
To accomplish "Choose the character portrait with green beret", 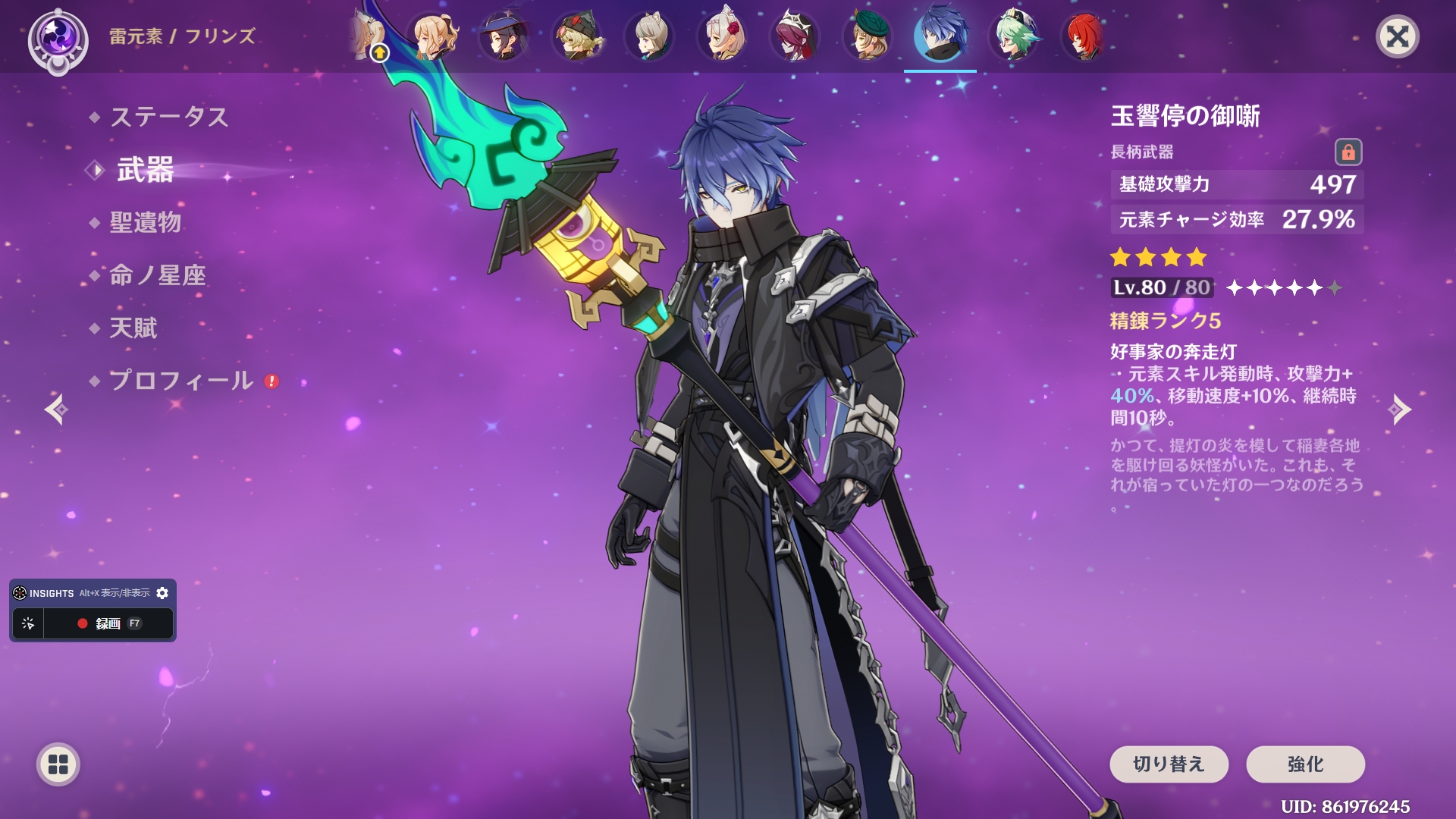I will tap(868, 36).
